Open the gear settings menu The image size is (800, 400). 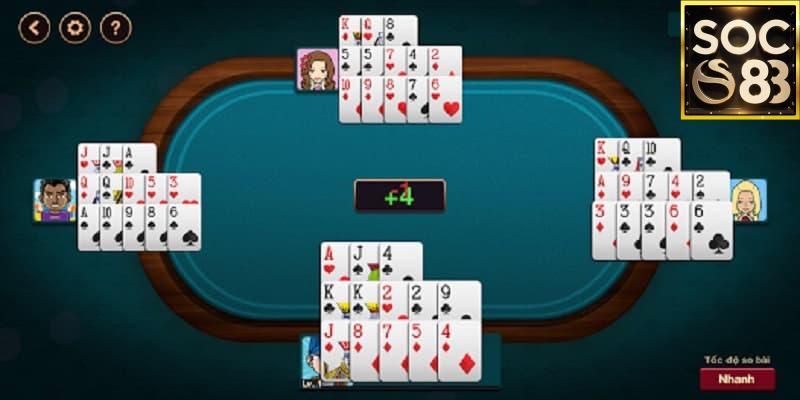75,27
